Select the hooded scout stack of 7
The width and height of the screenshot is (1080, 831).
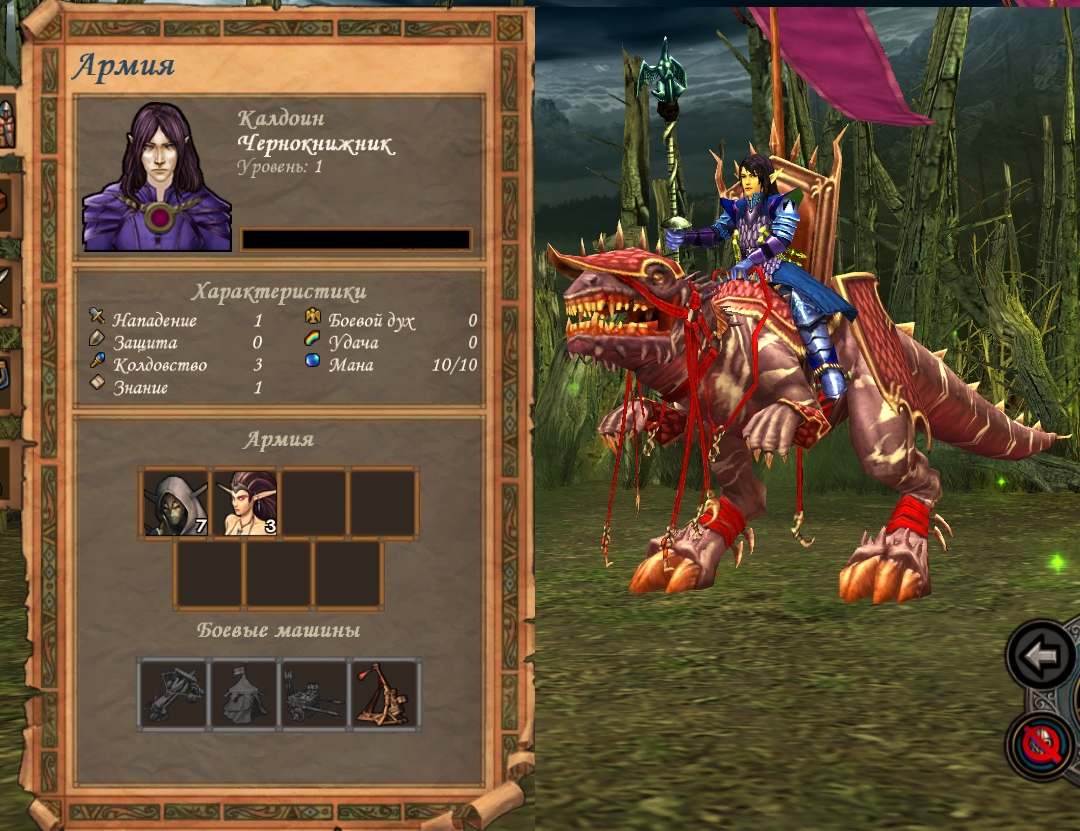click(176, 503)
